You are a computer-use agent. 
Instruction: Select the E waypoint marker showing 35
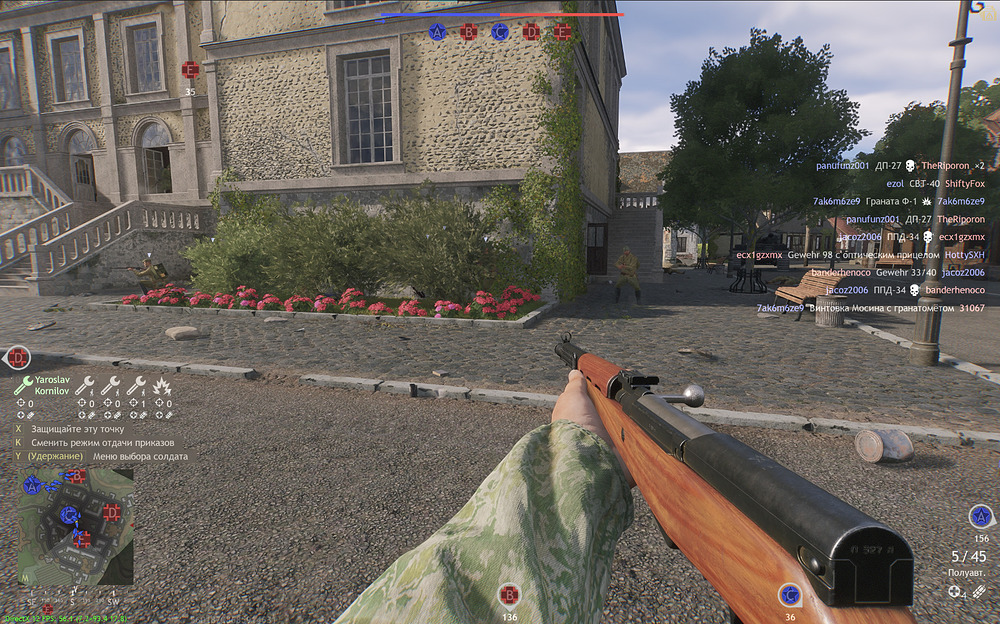tap(190, 70)
